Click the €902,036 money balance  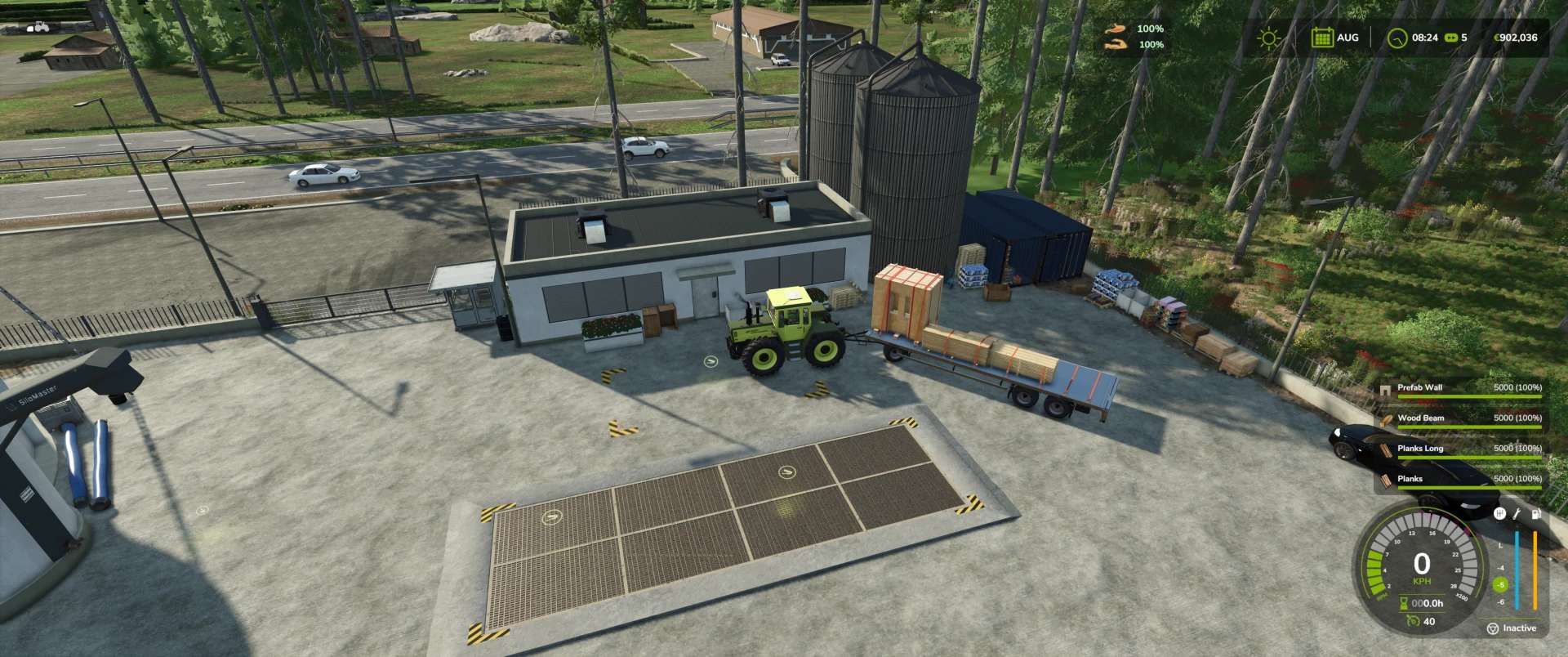[1517, 38]
